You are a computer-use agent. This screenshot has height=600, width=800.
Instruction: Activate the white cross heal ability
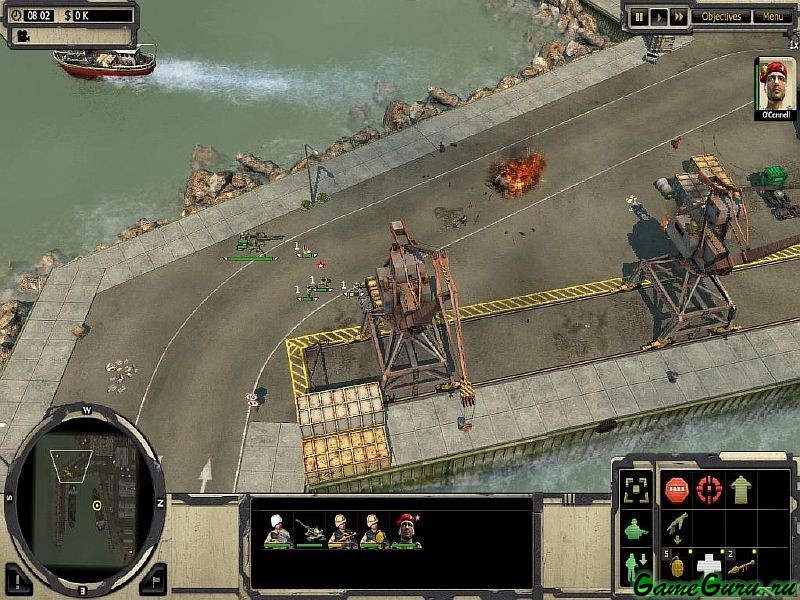(709, 565)
